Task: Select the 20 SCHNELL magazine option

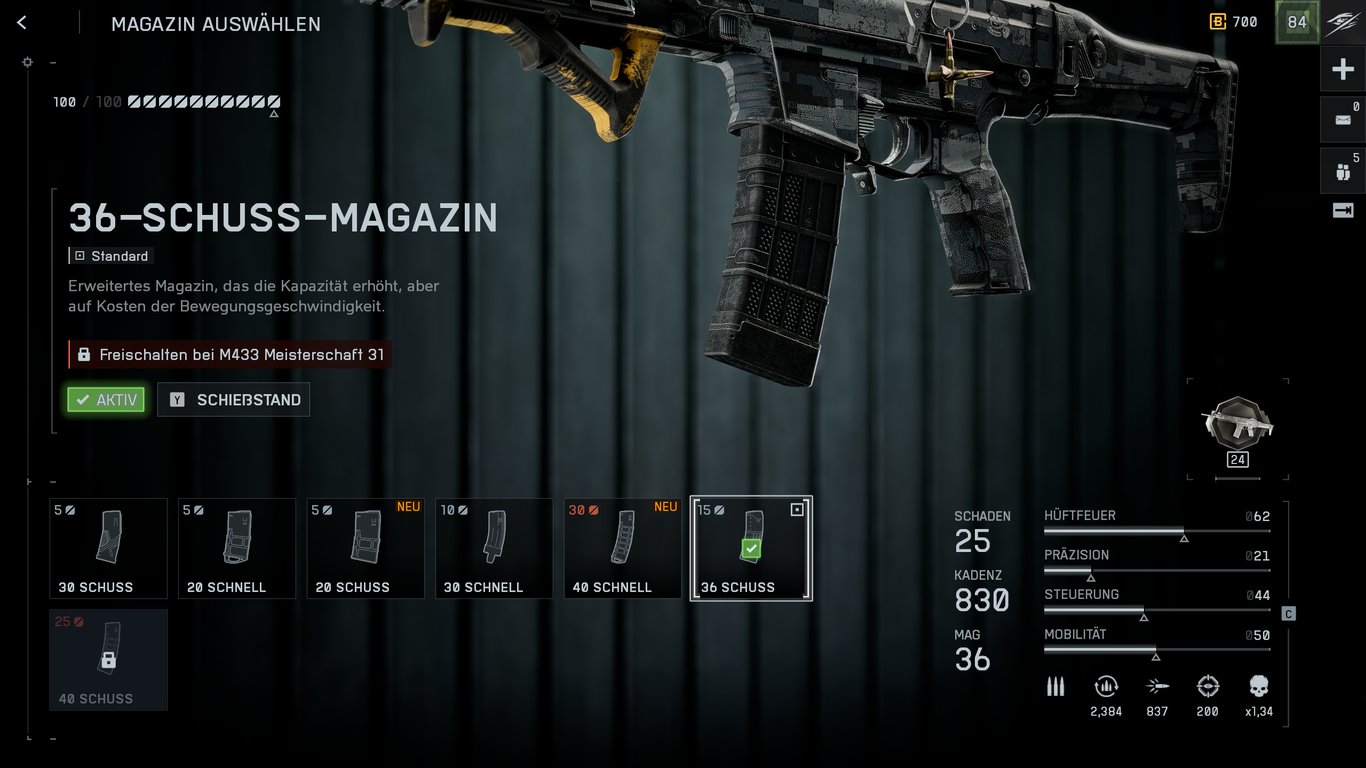Action: 236,548
